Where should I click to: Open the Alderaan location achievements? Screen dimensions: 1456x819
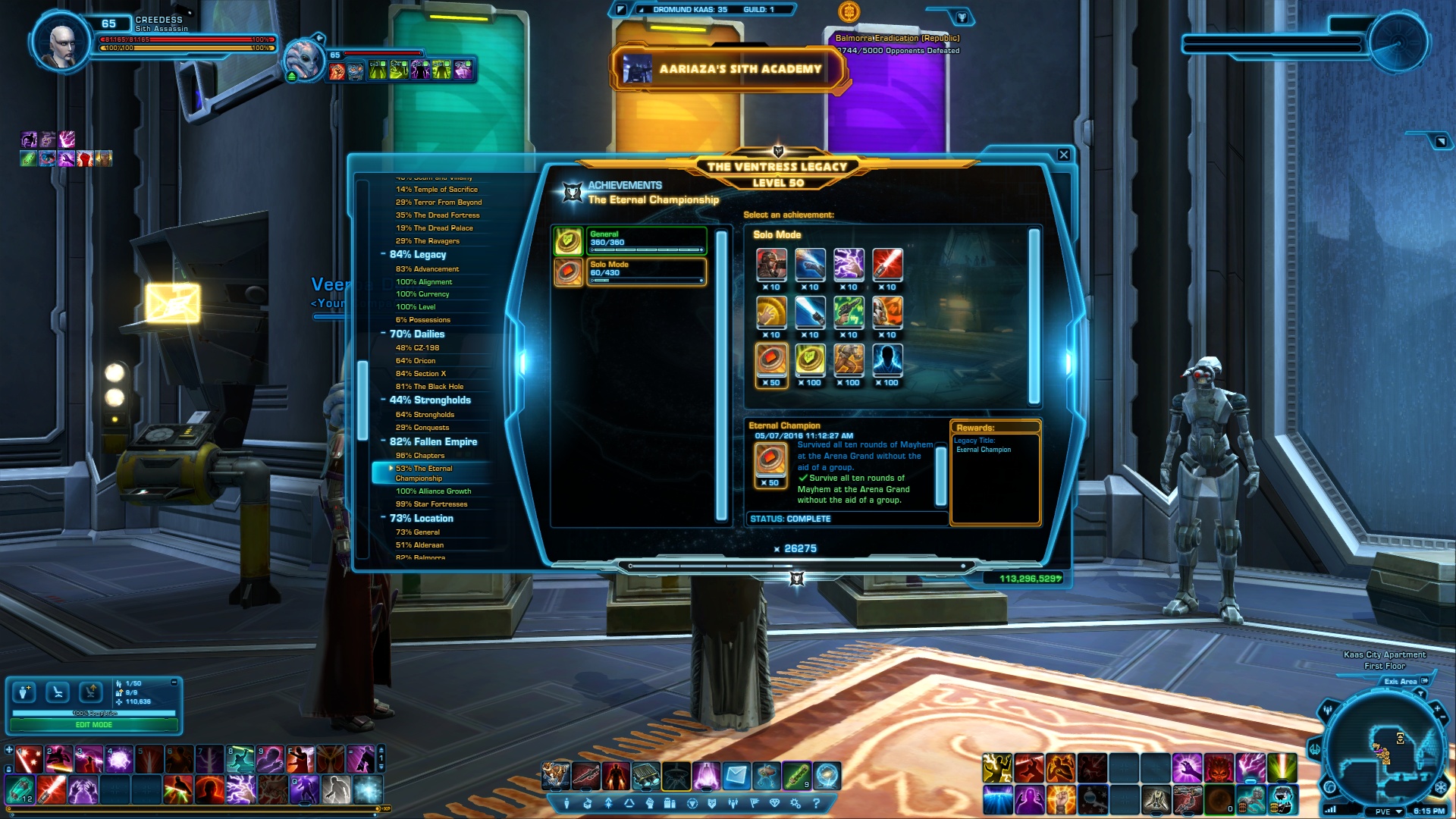click(419, 545)
